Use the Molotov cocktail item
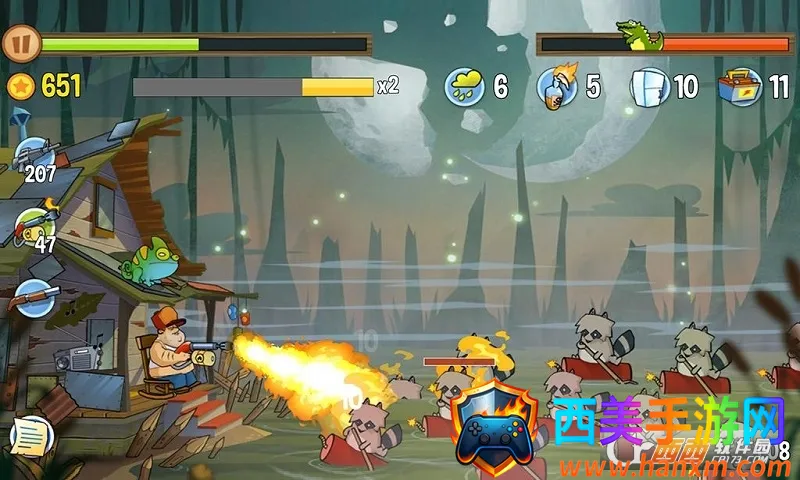Screen dimensions: 800x480 coord(556,86)
